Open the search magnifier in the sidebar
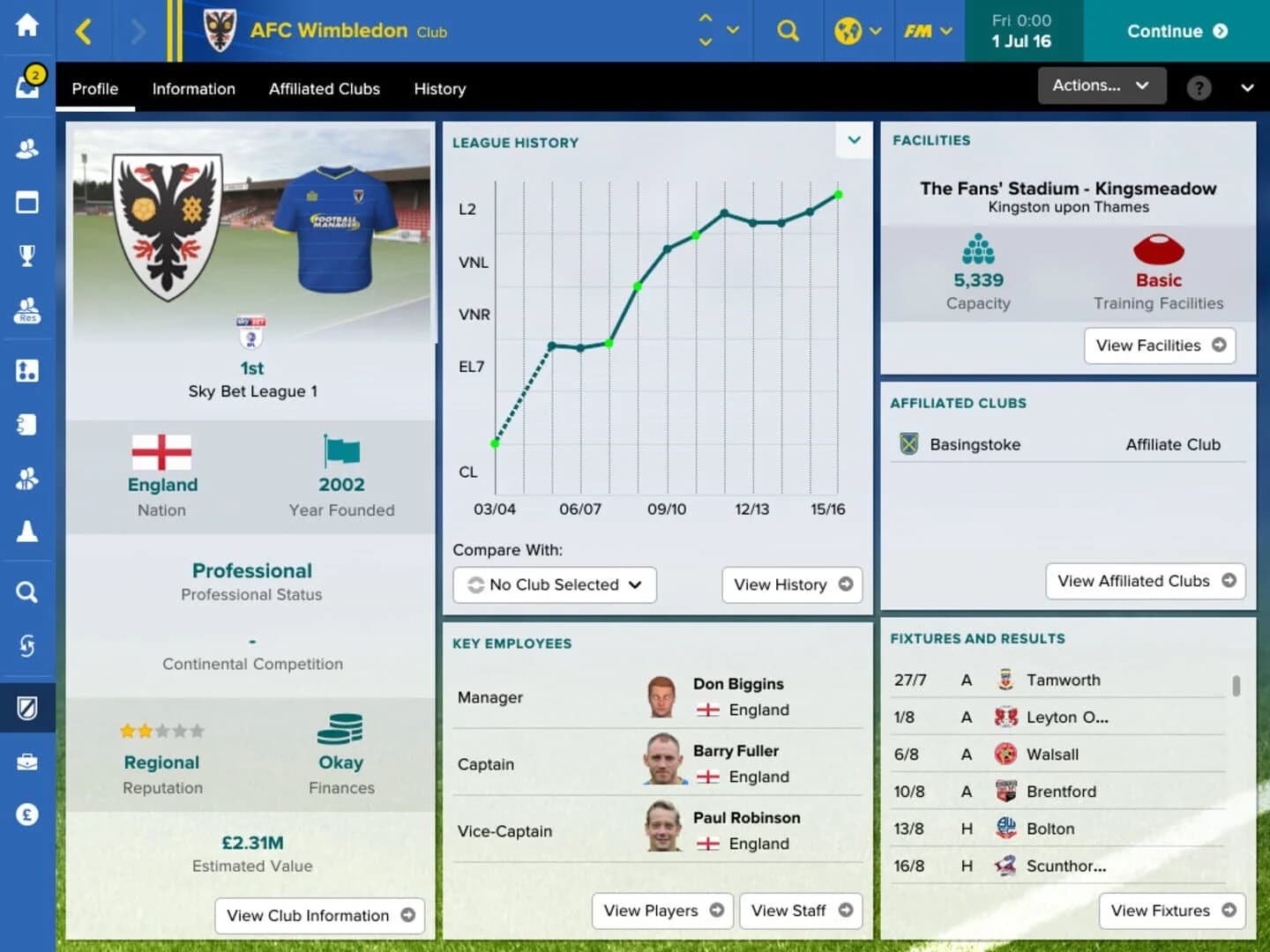1270x952 pixels. 26,592
